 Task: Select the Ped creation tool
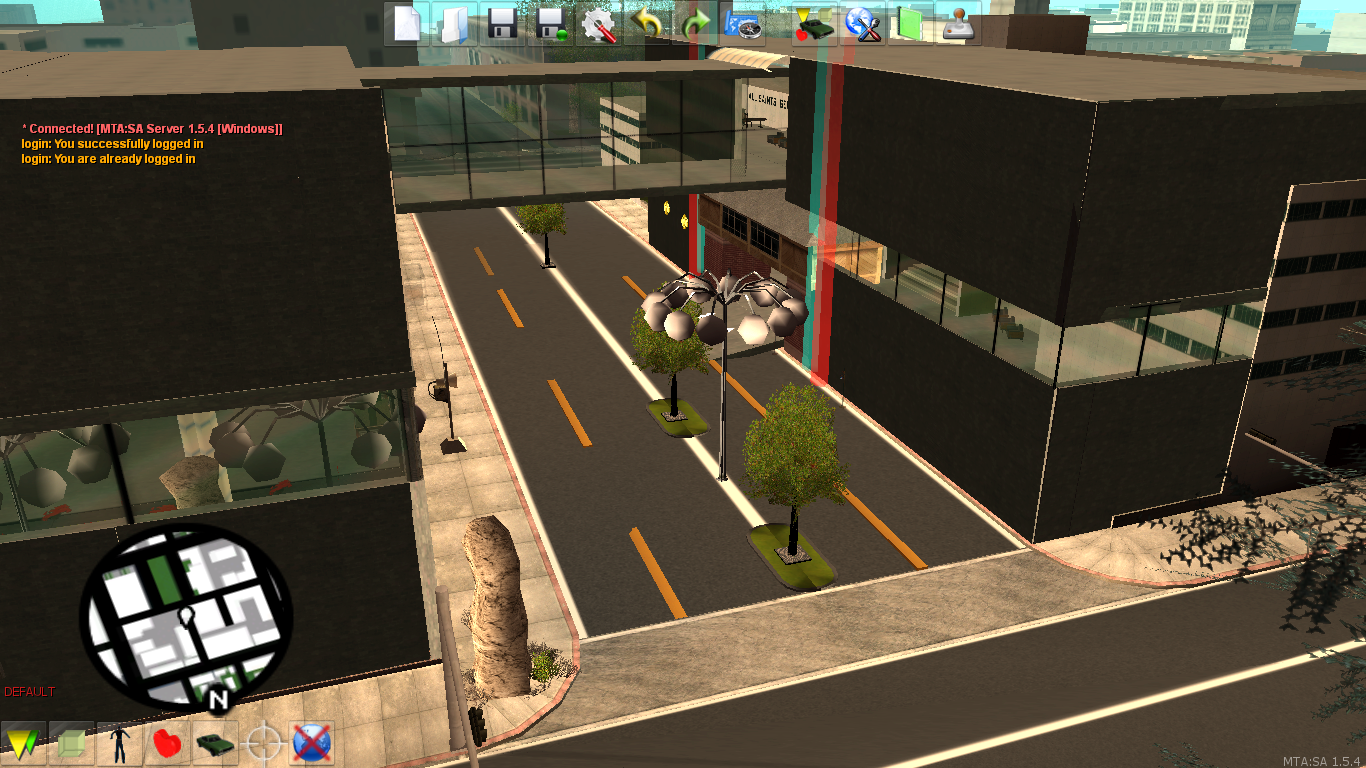tap(119, 743)
